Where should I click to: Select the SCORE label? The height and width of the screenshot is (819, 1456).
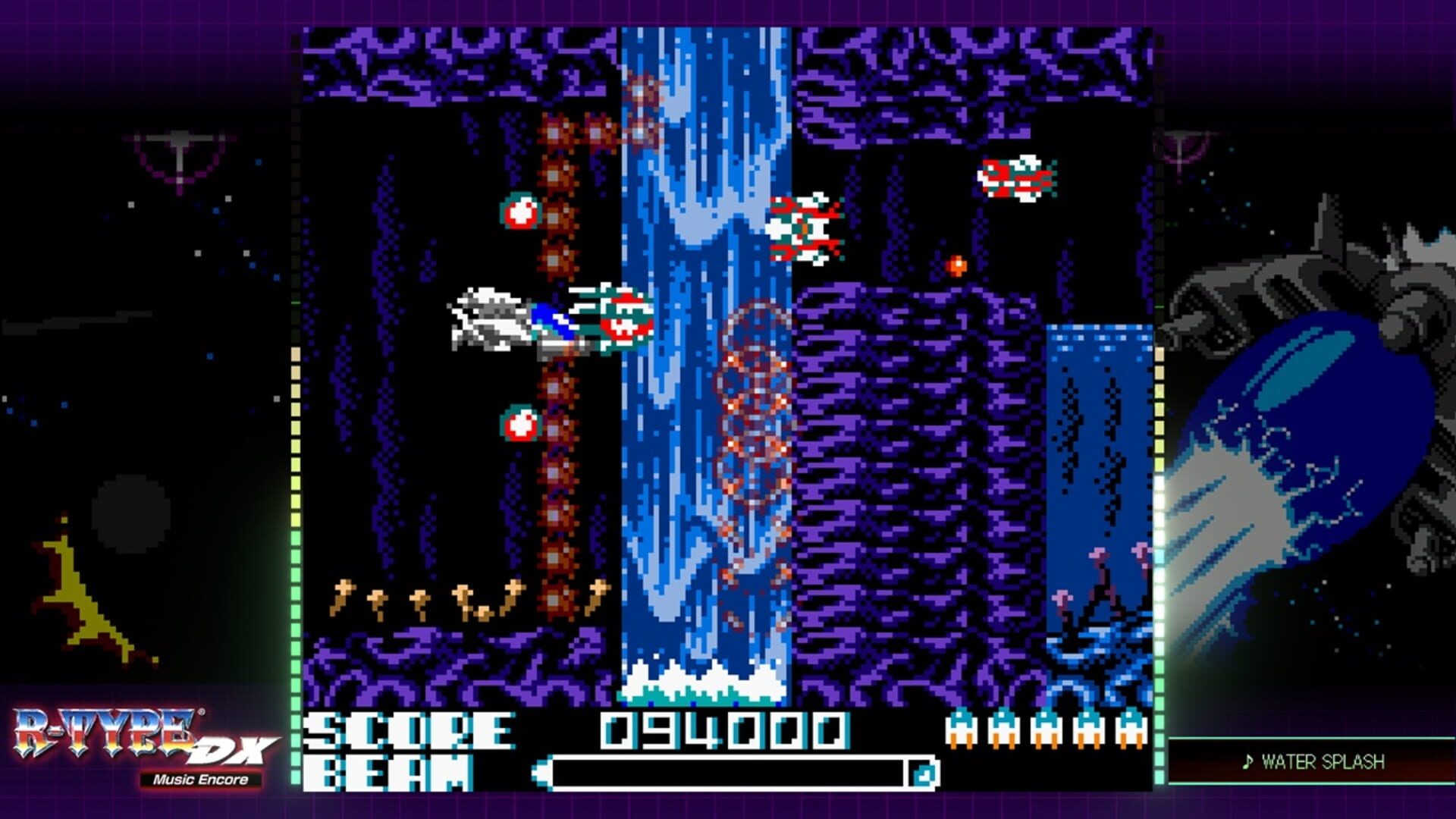pos(409,730)
